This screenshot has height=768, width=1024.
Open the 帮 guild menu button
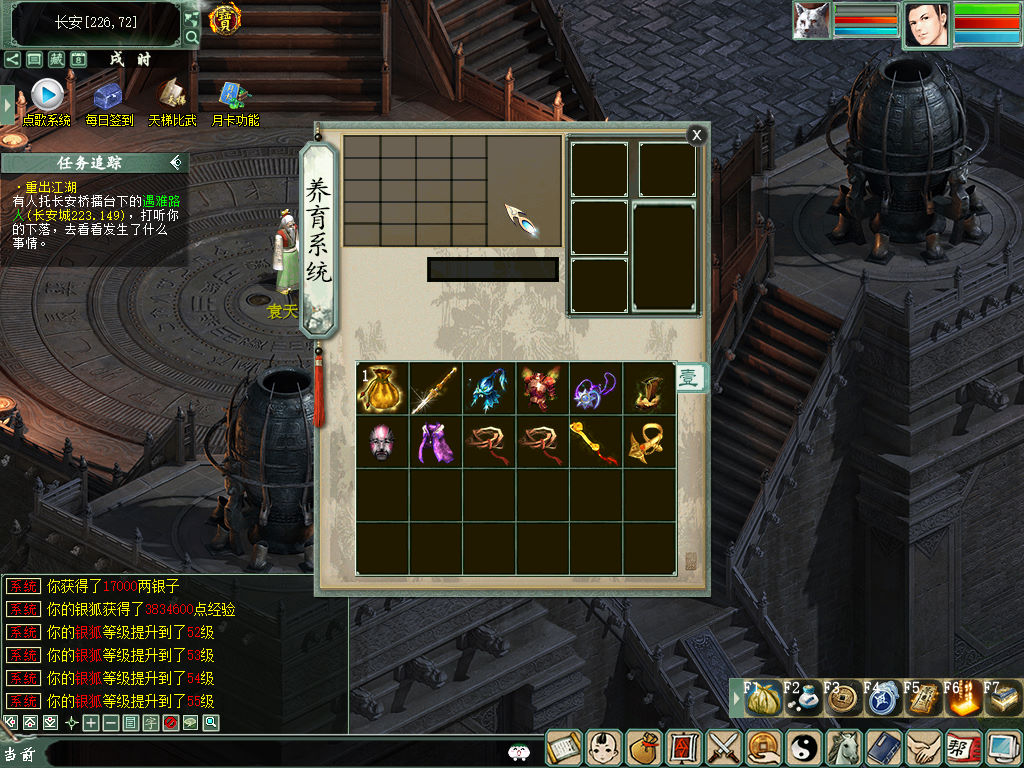tap(962, 748)
